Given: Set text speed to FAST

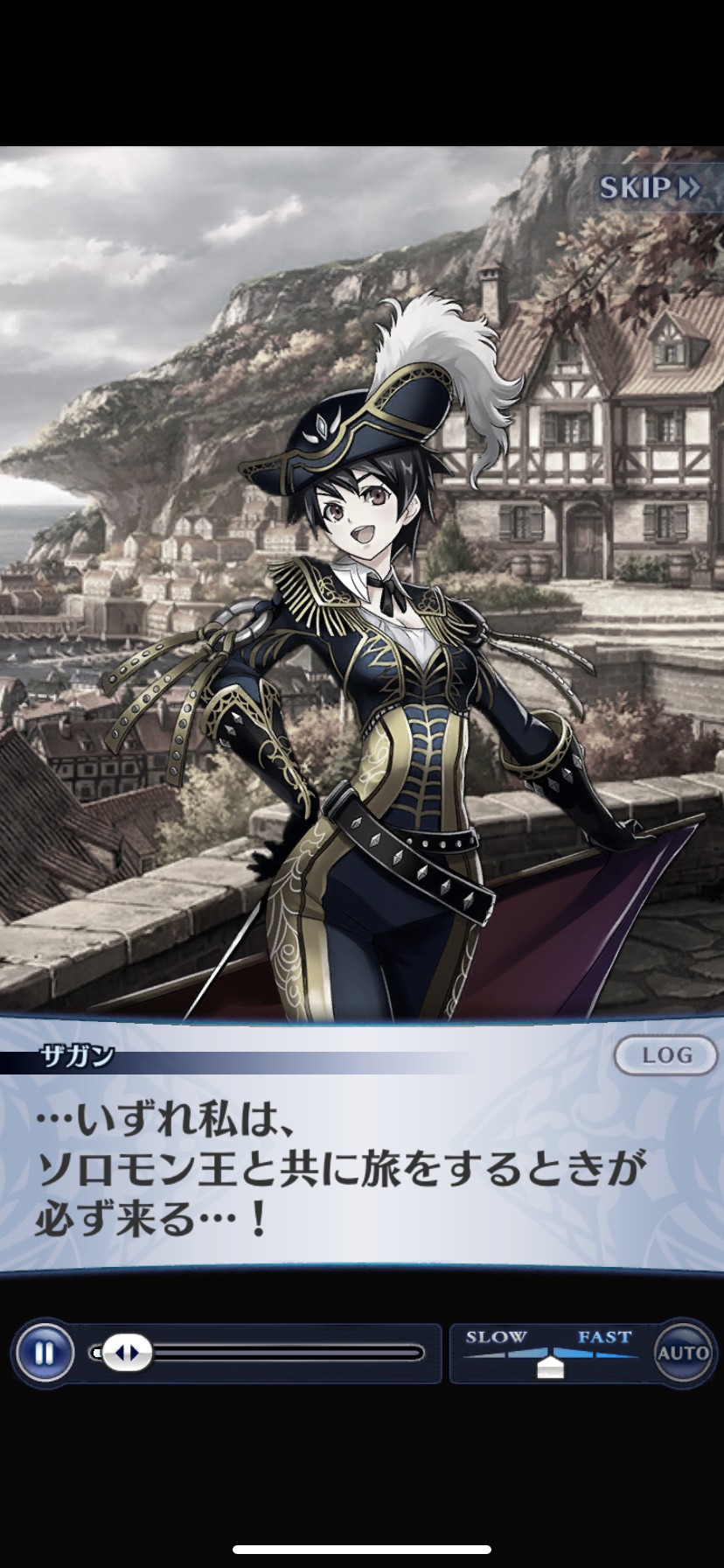Looking at the screenshot, I should [604, 1339].
